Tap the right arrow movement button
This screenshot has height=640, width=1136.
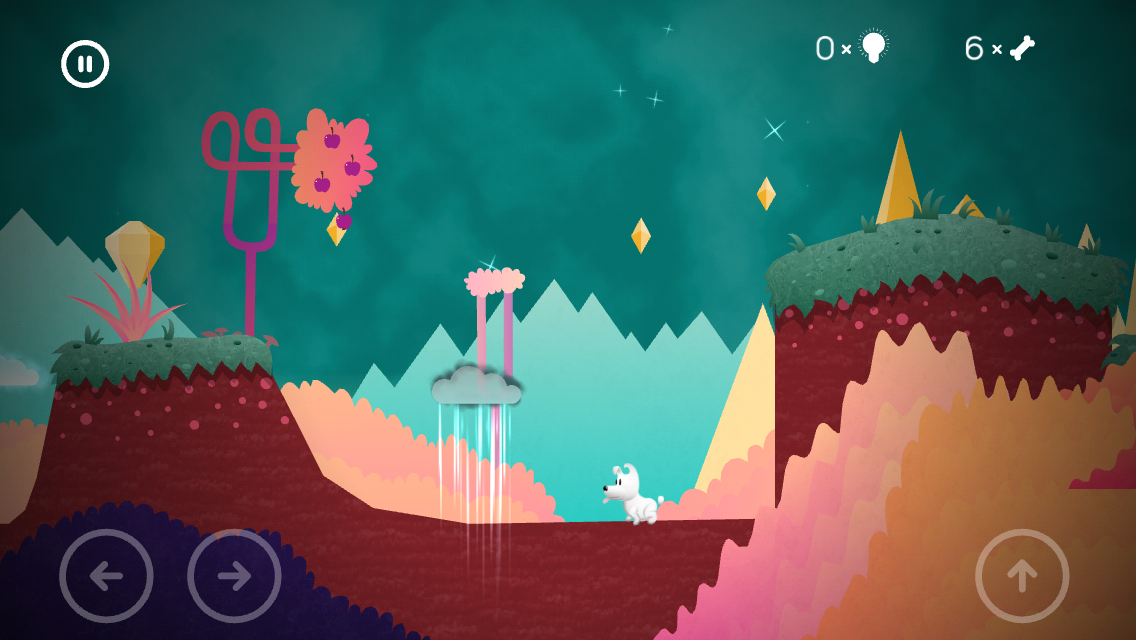tap(234, 576)
